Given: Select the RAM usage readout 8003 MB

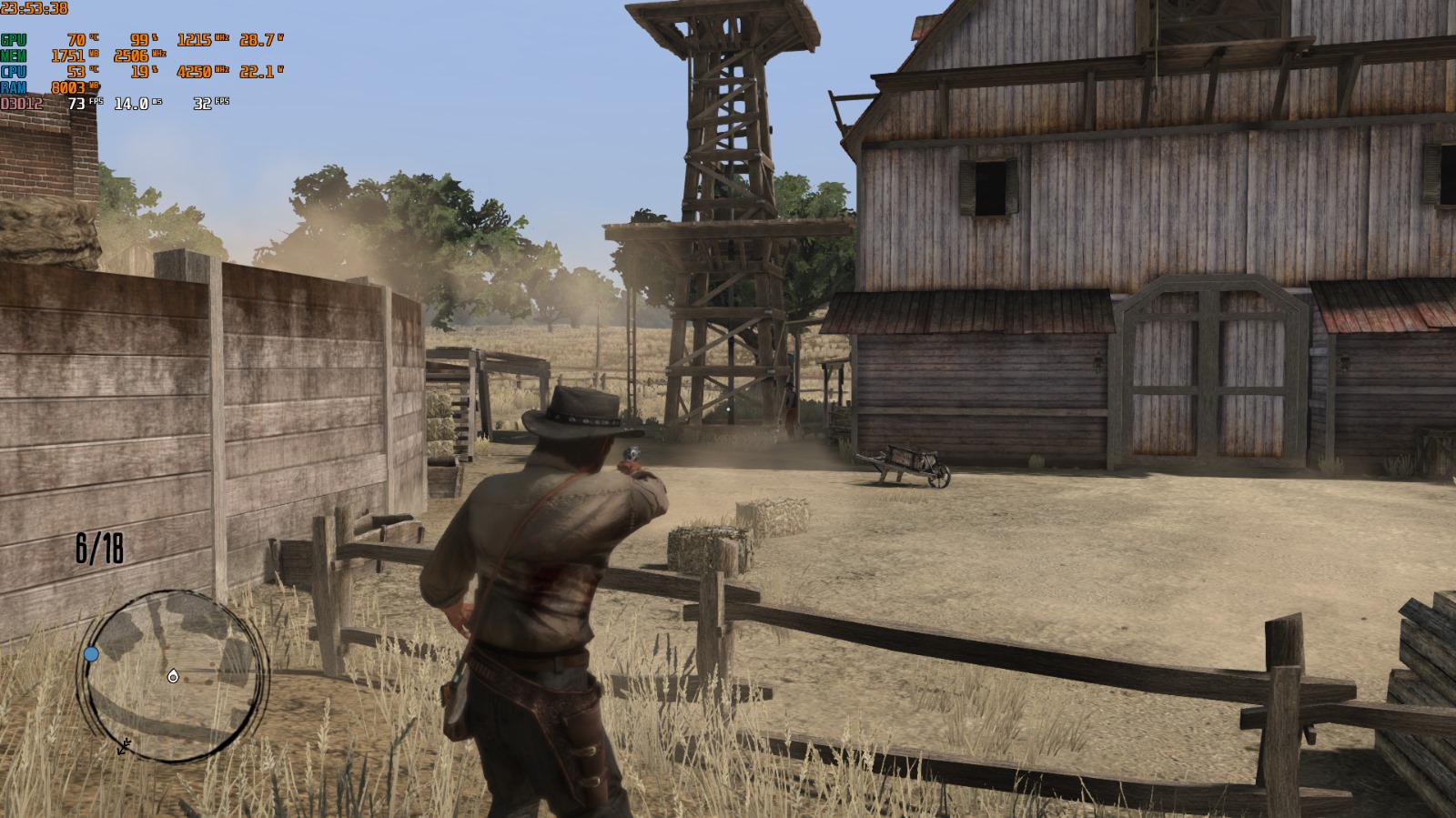Looking at the screenshot, I should (x=69, y=87).
